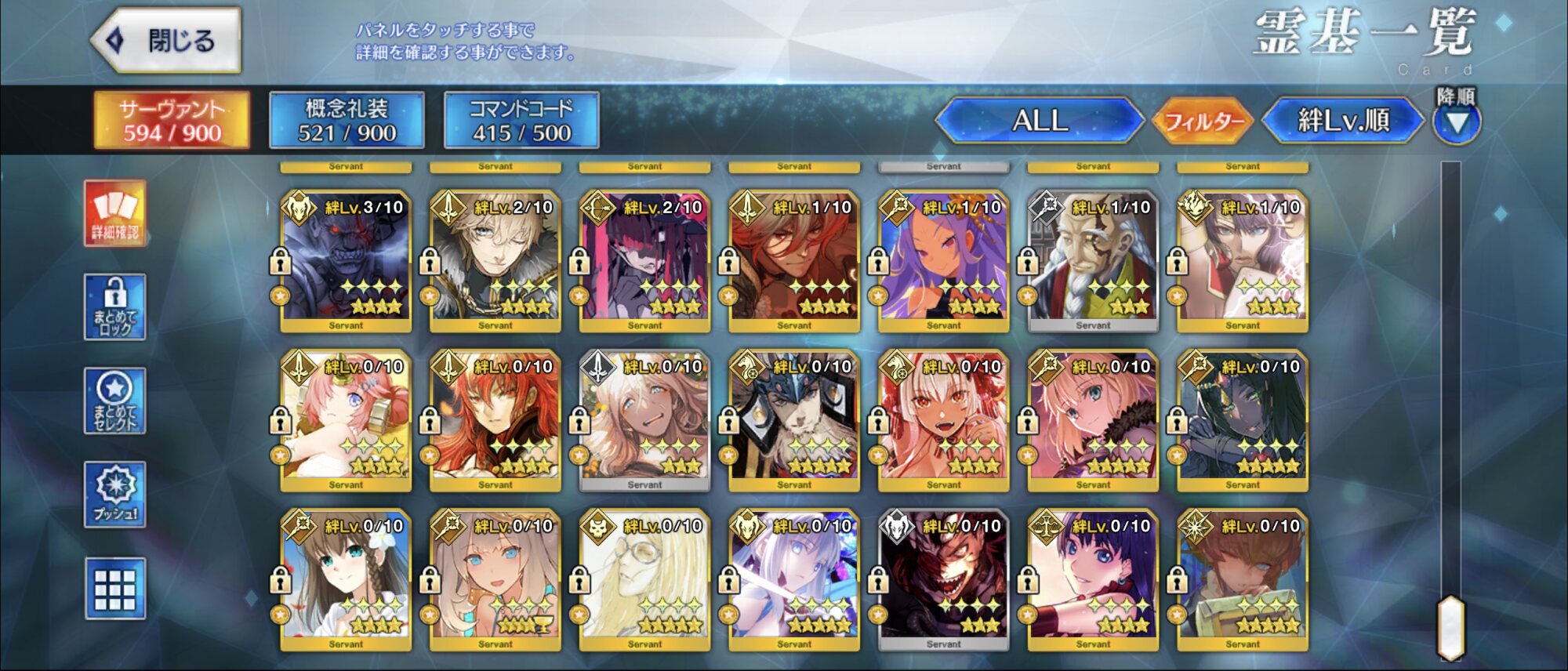
Task: Switch to the サーヴァント tab
Action: point(172,120)
